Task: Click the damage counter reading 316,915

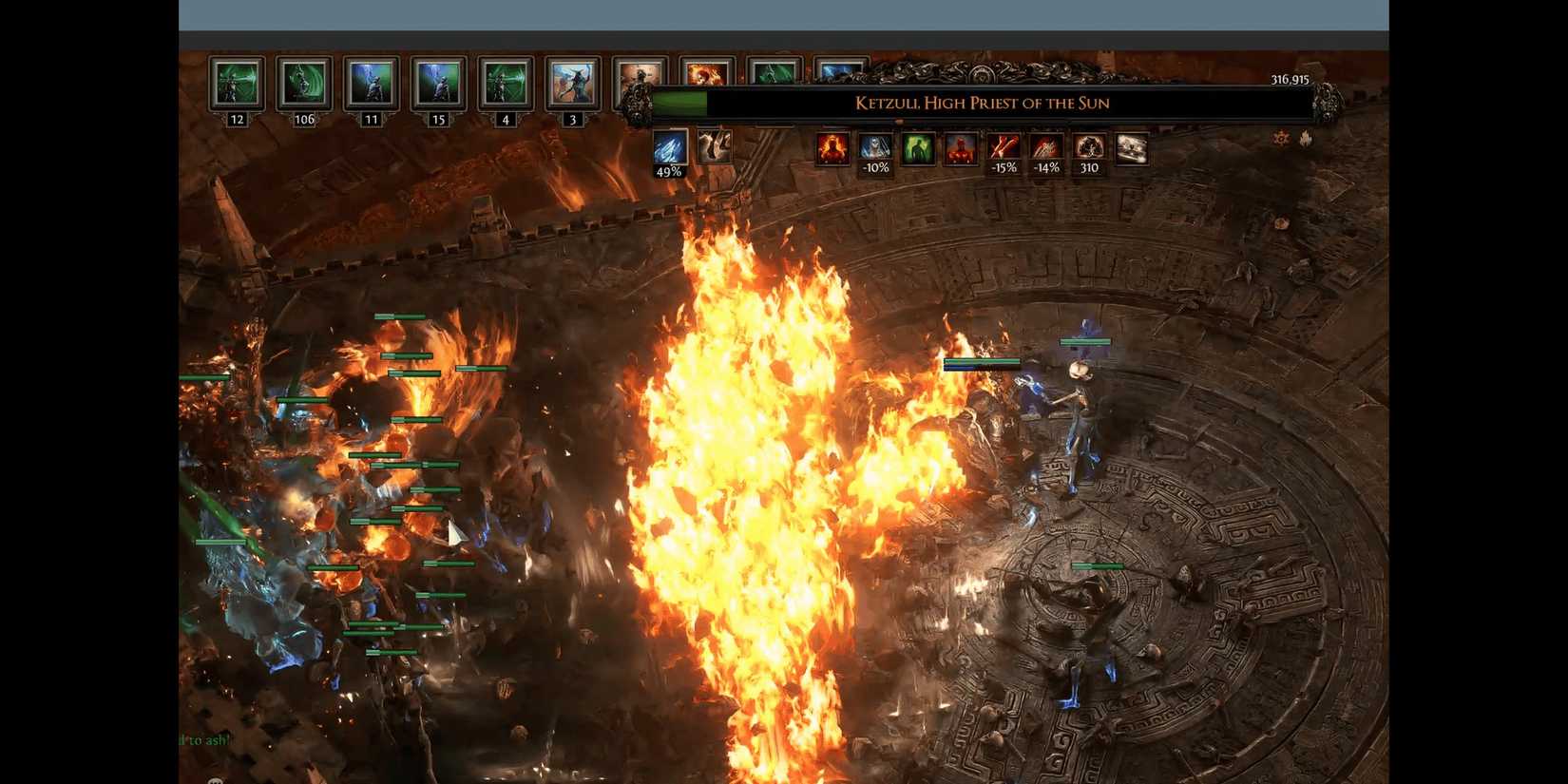Action: click(1290, 81)
